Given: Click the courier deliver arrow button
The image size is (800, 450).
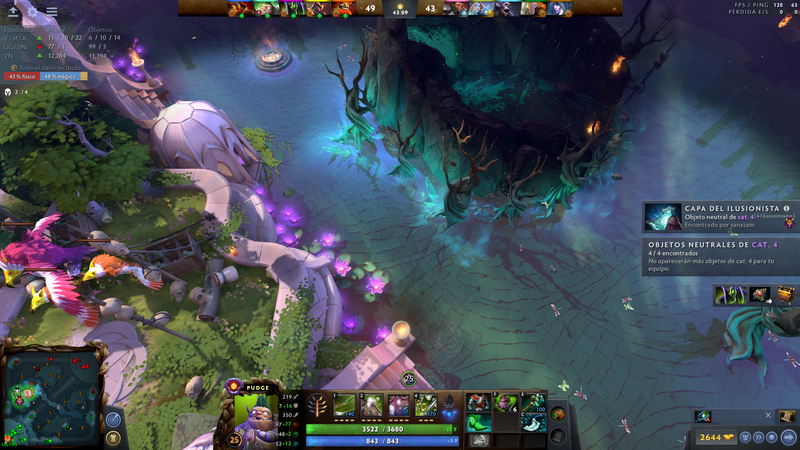Looking at the screenshot, I should [x=788, y=437].
